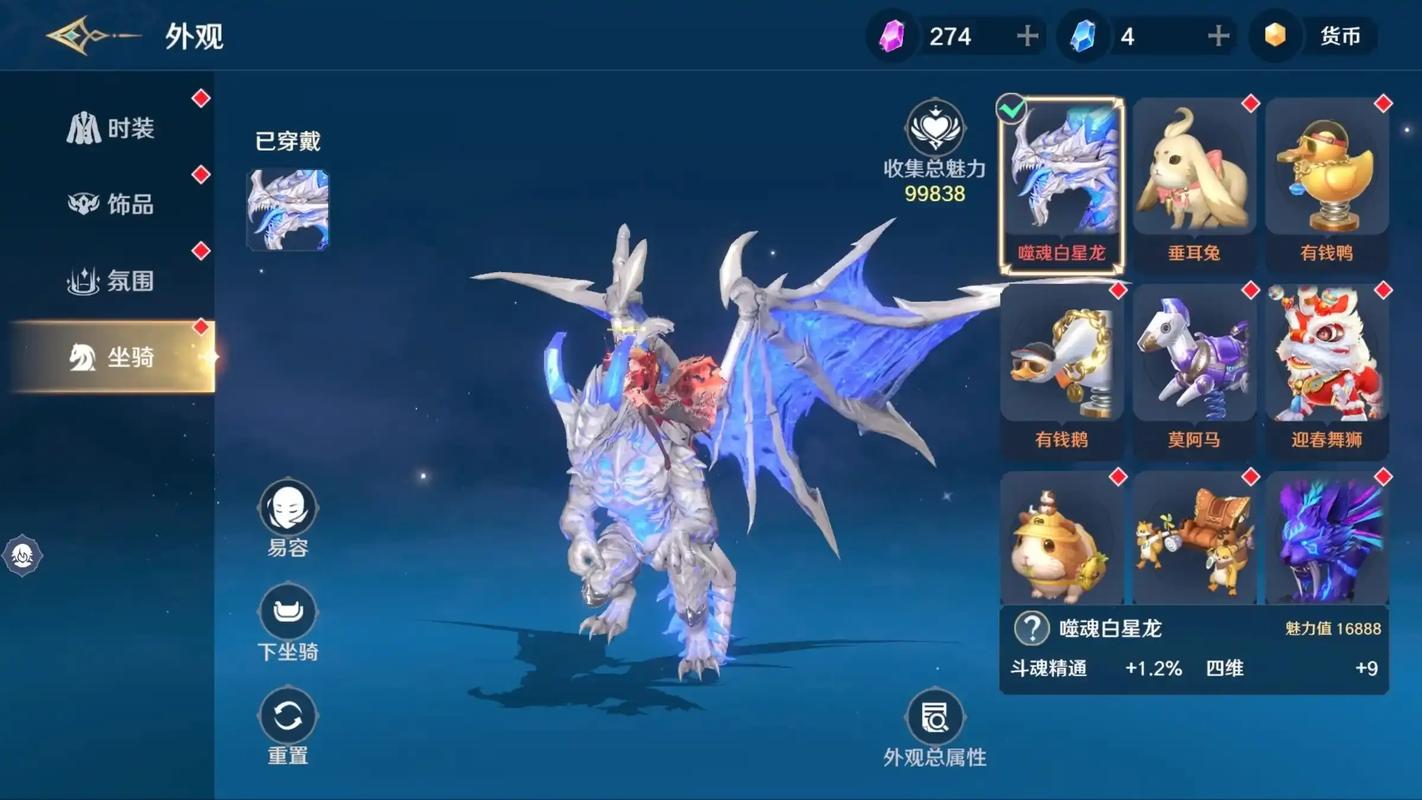Choose the 坐骑 mount tab
This screenshot has width=1422, height=800.
tap(111, 357)
